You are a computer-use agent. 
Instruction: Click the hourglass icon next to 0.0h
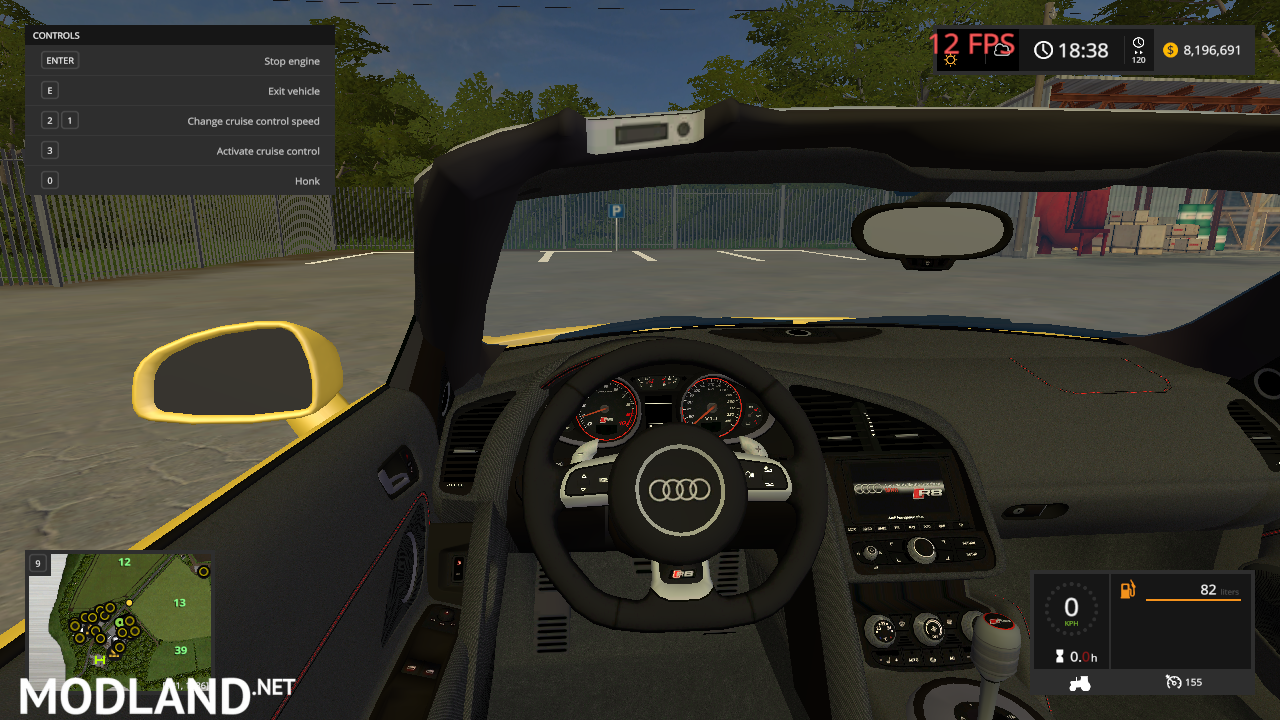tap(1059, 656)
